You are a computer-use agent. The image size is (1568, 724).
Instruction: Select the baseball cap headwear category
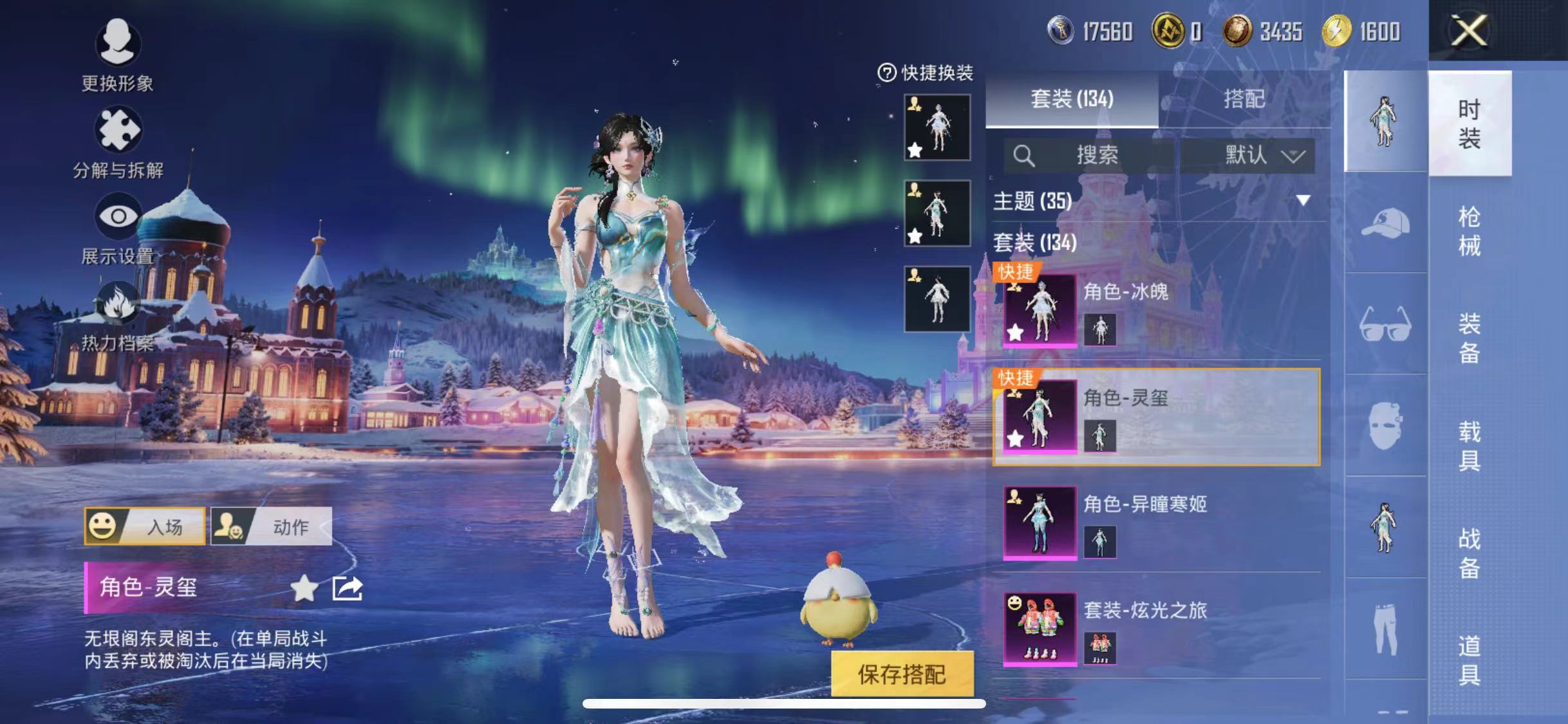coord(1385,223)
